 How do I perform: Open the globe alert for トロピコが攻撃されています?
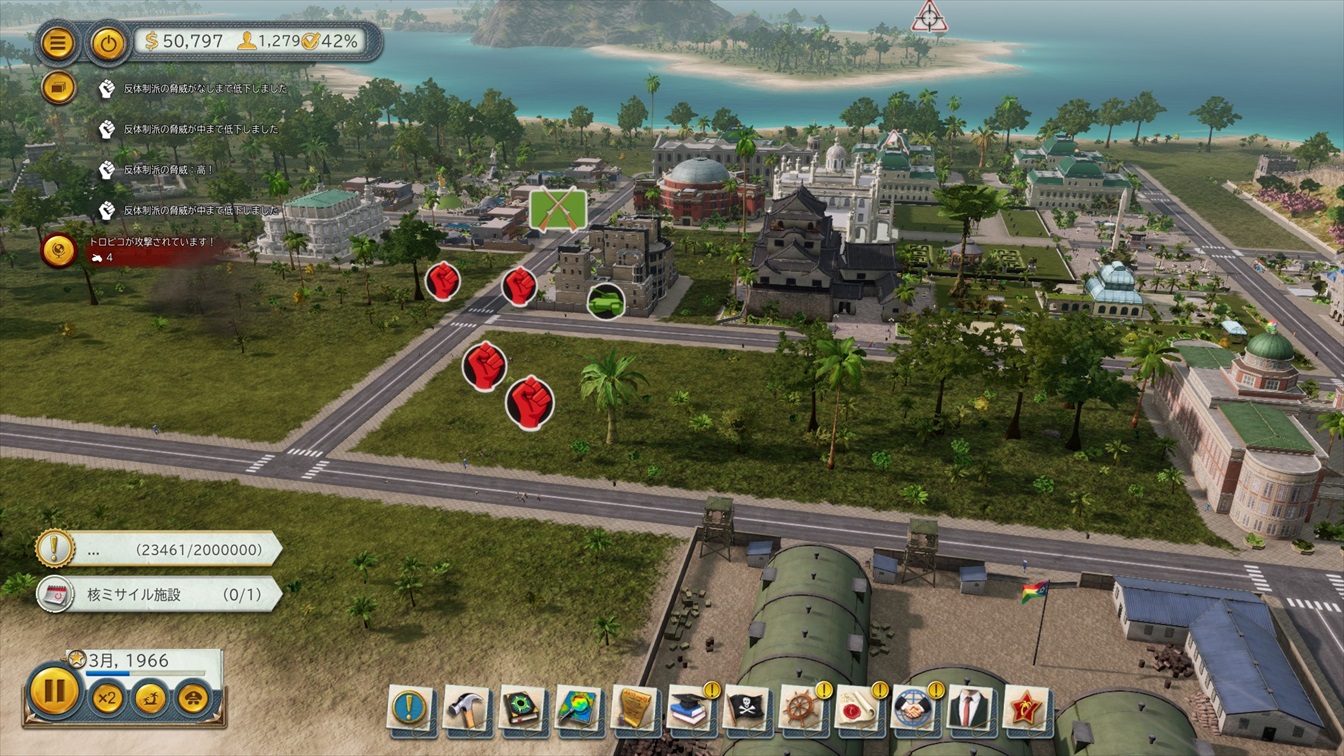pyautogui.click(x=59, y=249)
